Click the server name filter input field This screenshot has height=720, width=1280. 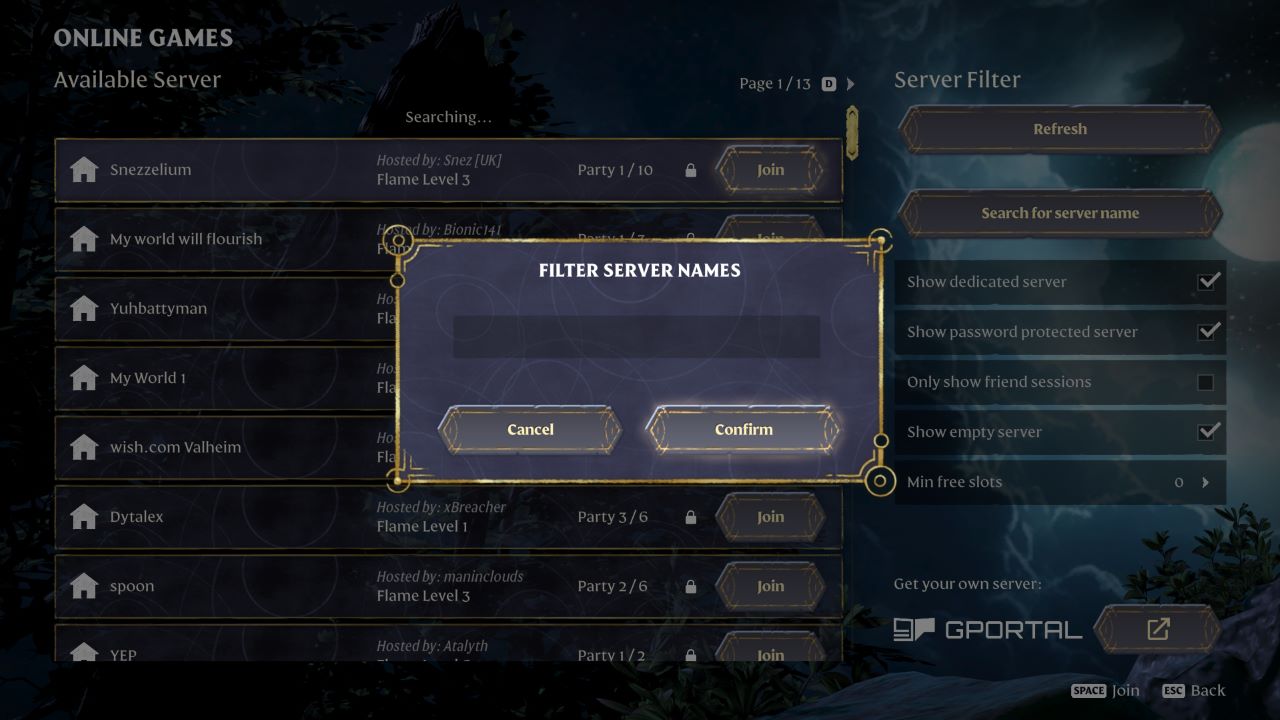(637, 338)
